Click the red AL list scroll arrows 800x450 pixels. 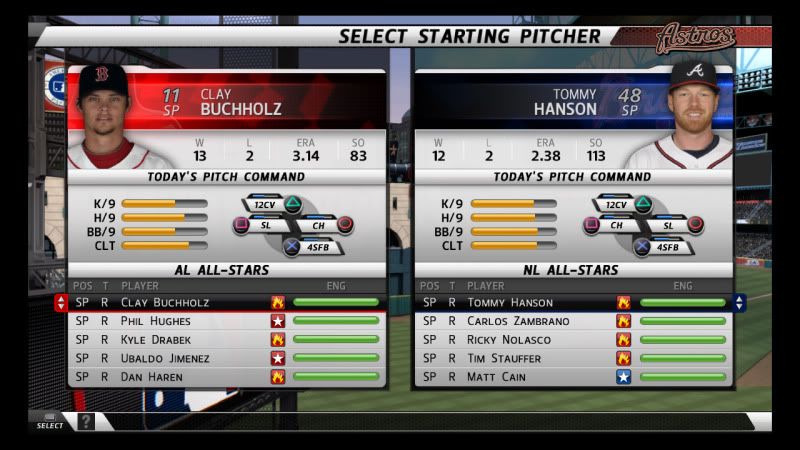click(61, 302)
